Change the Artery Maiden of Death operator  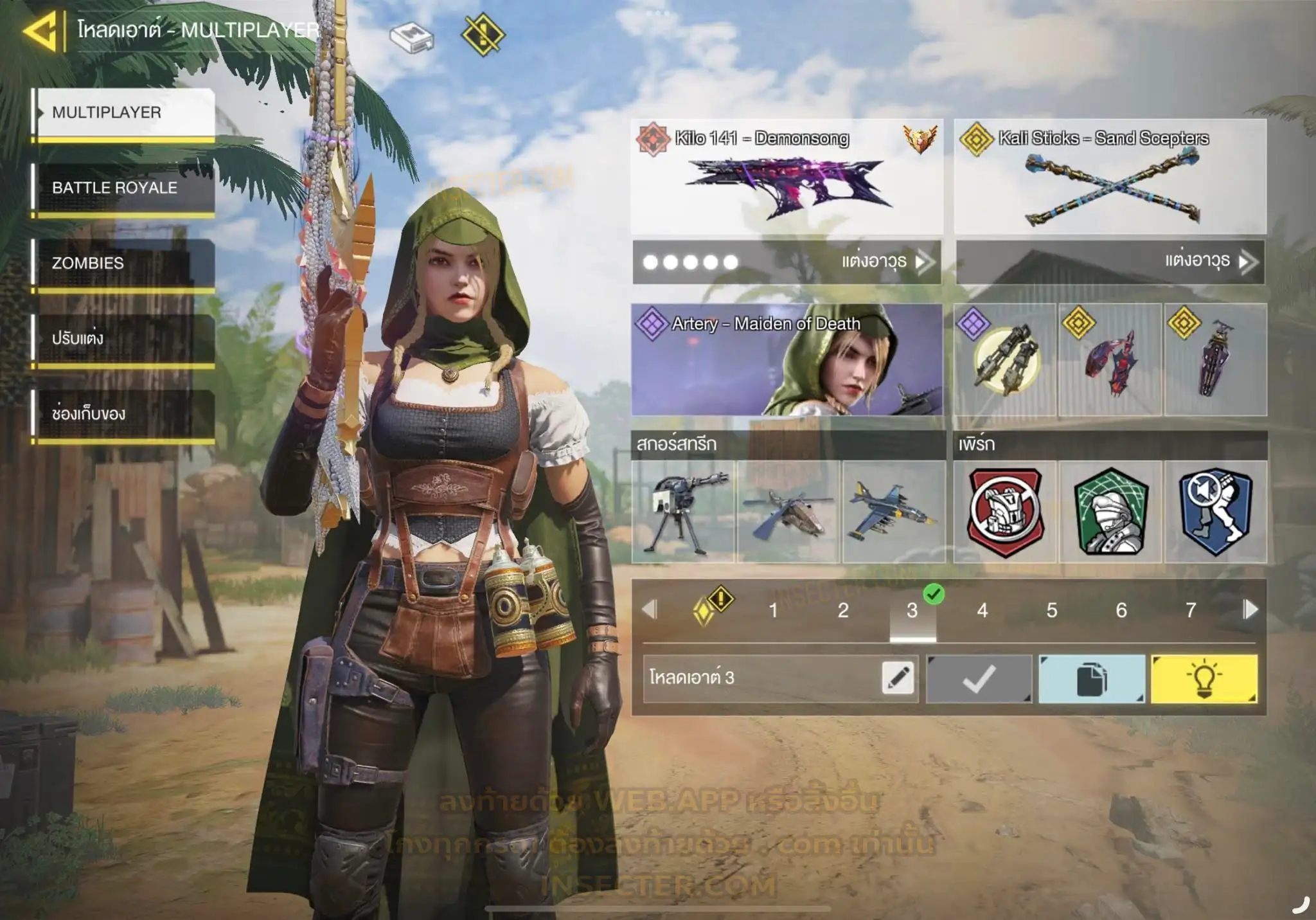(787, 360)
